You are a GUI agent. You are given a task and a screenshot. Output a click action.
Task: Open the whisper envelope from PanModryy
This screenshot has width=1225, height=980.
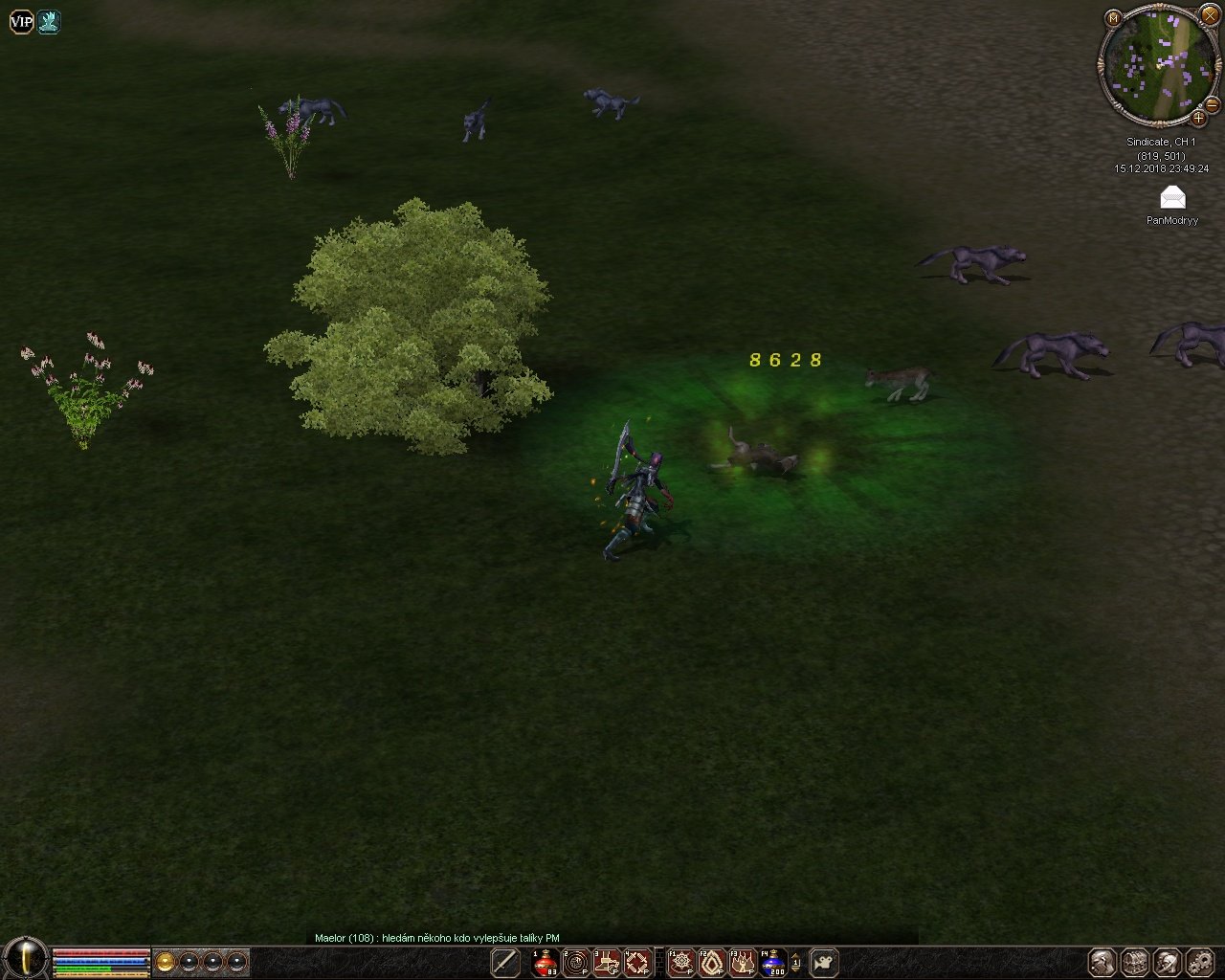coord(1172,198)
